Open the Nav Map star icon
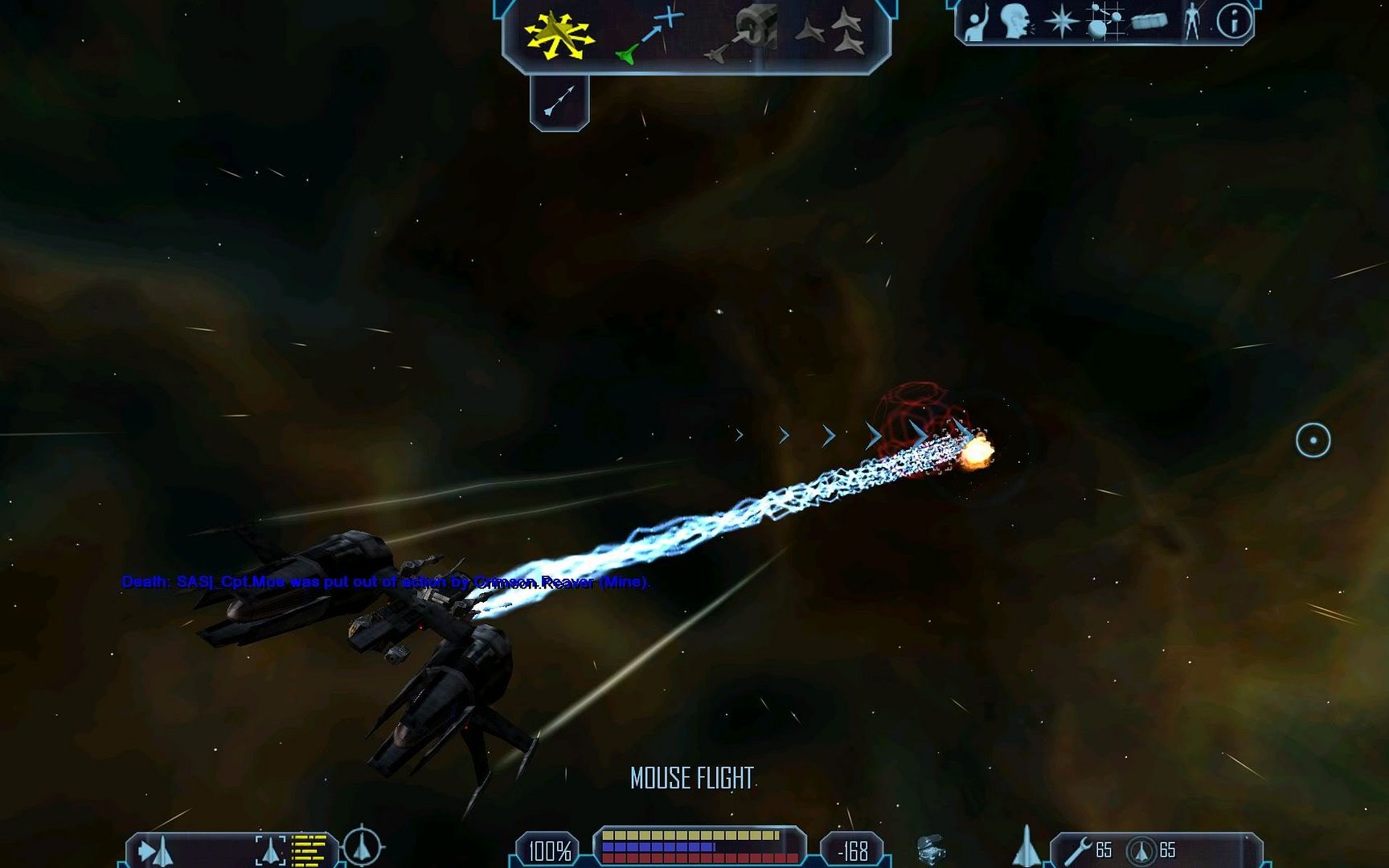The height and width of the screenshot is (868, 1389). 1061,22
